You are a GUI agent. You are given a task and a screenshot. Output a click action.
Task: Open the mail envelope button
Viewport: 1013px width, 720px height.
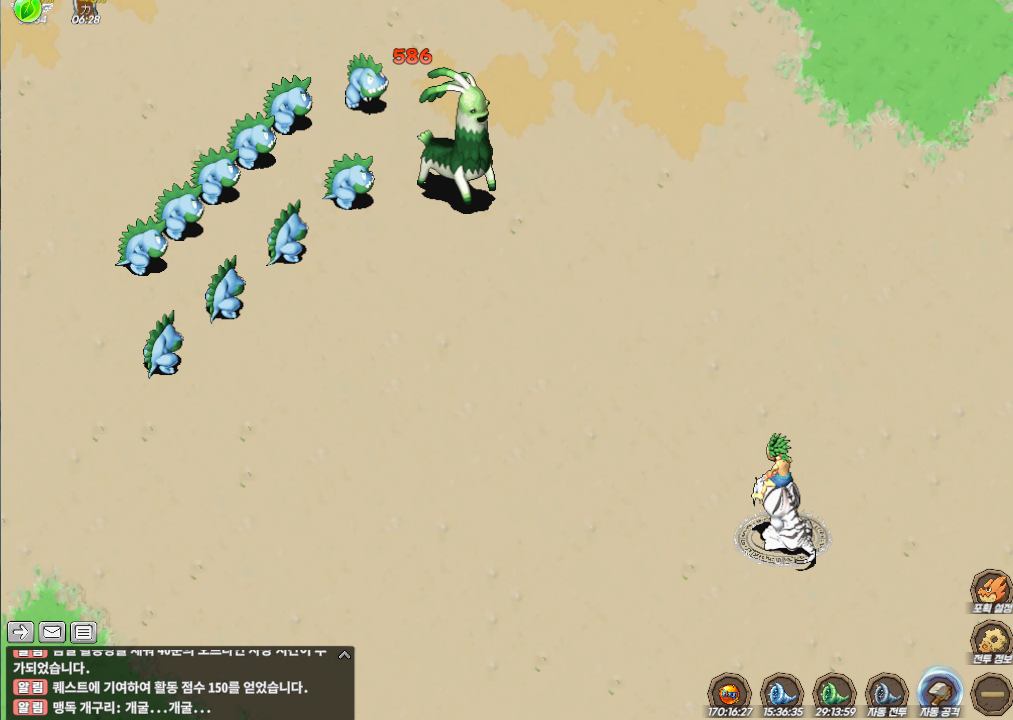click(52, 632)
